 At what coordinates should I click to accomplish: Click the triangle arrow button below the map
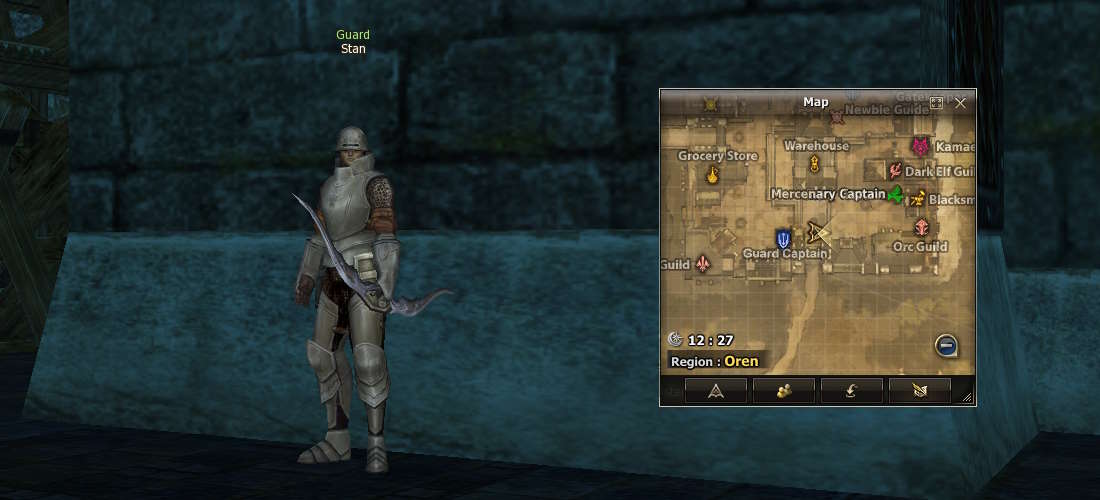click(x=716, y=391)
